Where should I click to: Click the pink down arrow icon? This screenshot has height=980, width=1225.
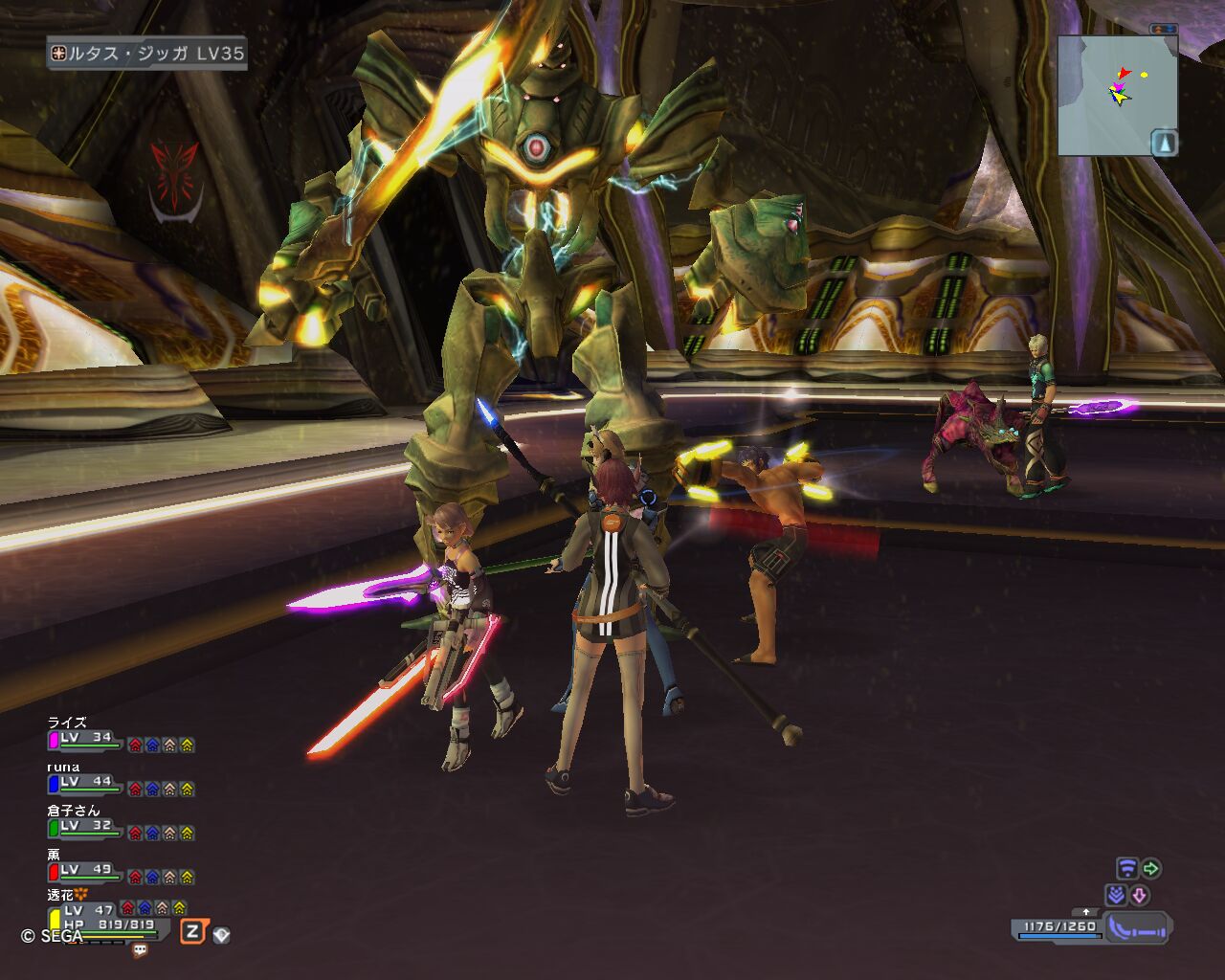(x=1139, y=896)
